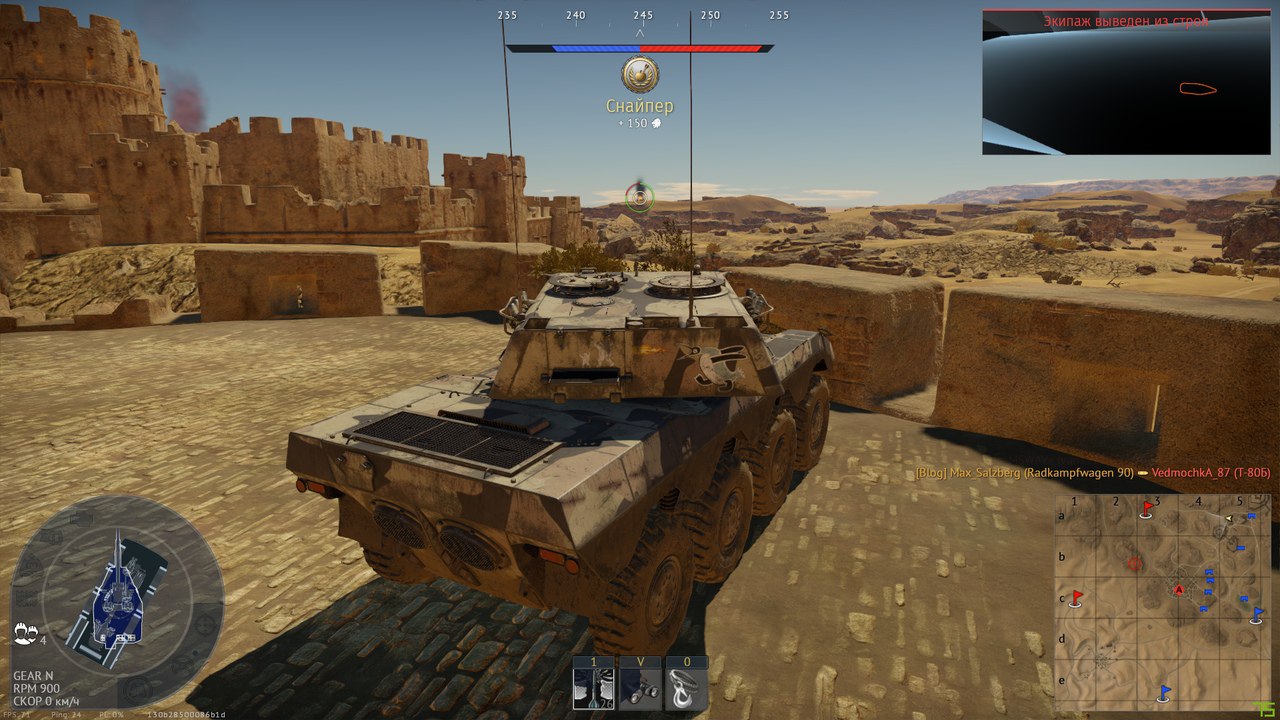Click capture point A on the minimap
The image size is (1280, 720).
point(1179,590)
